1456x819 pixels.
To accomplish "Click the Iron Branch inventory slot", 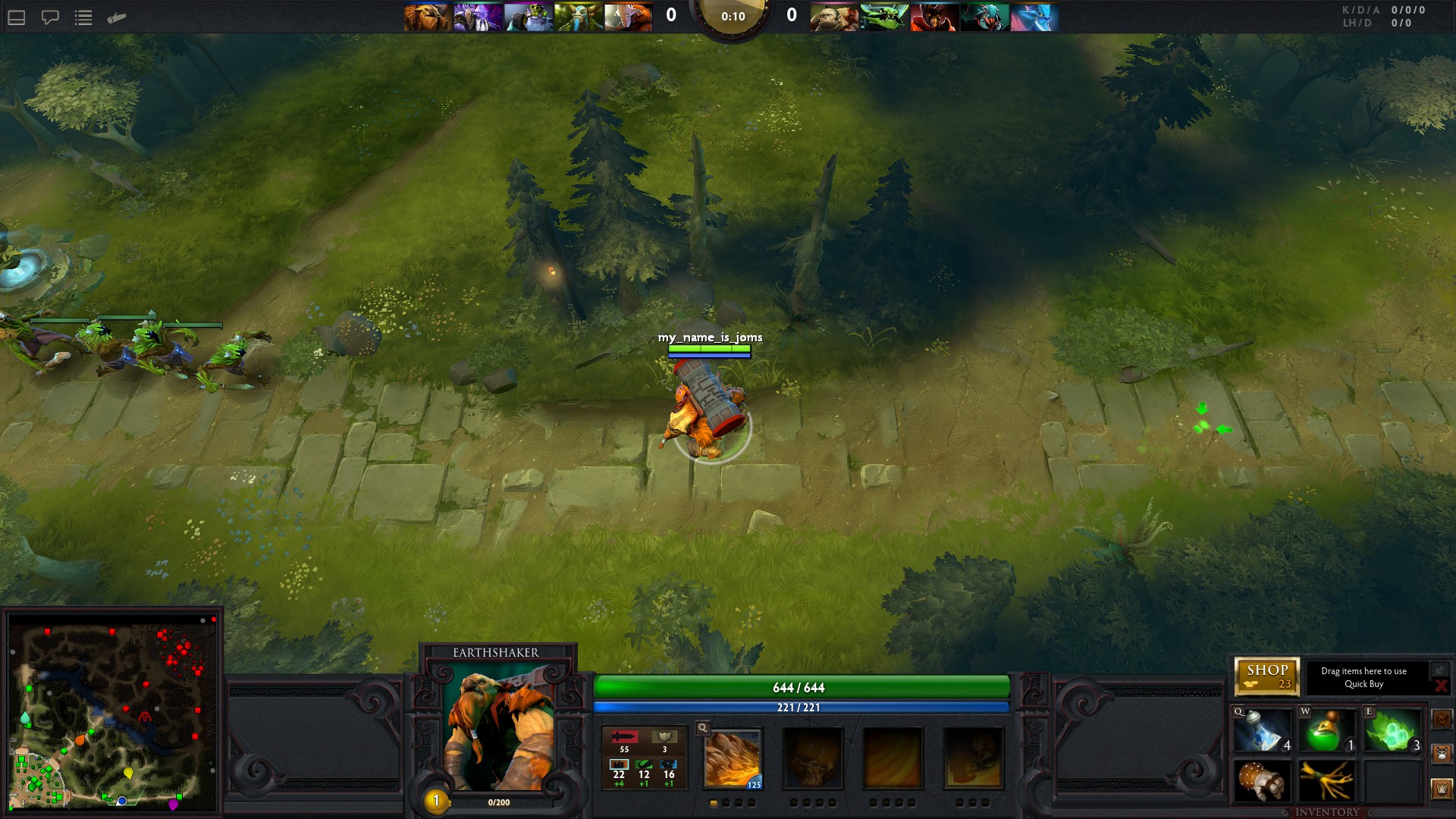I will pyautogui.click(x=1327, y=782).
